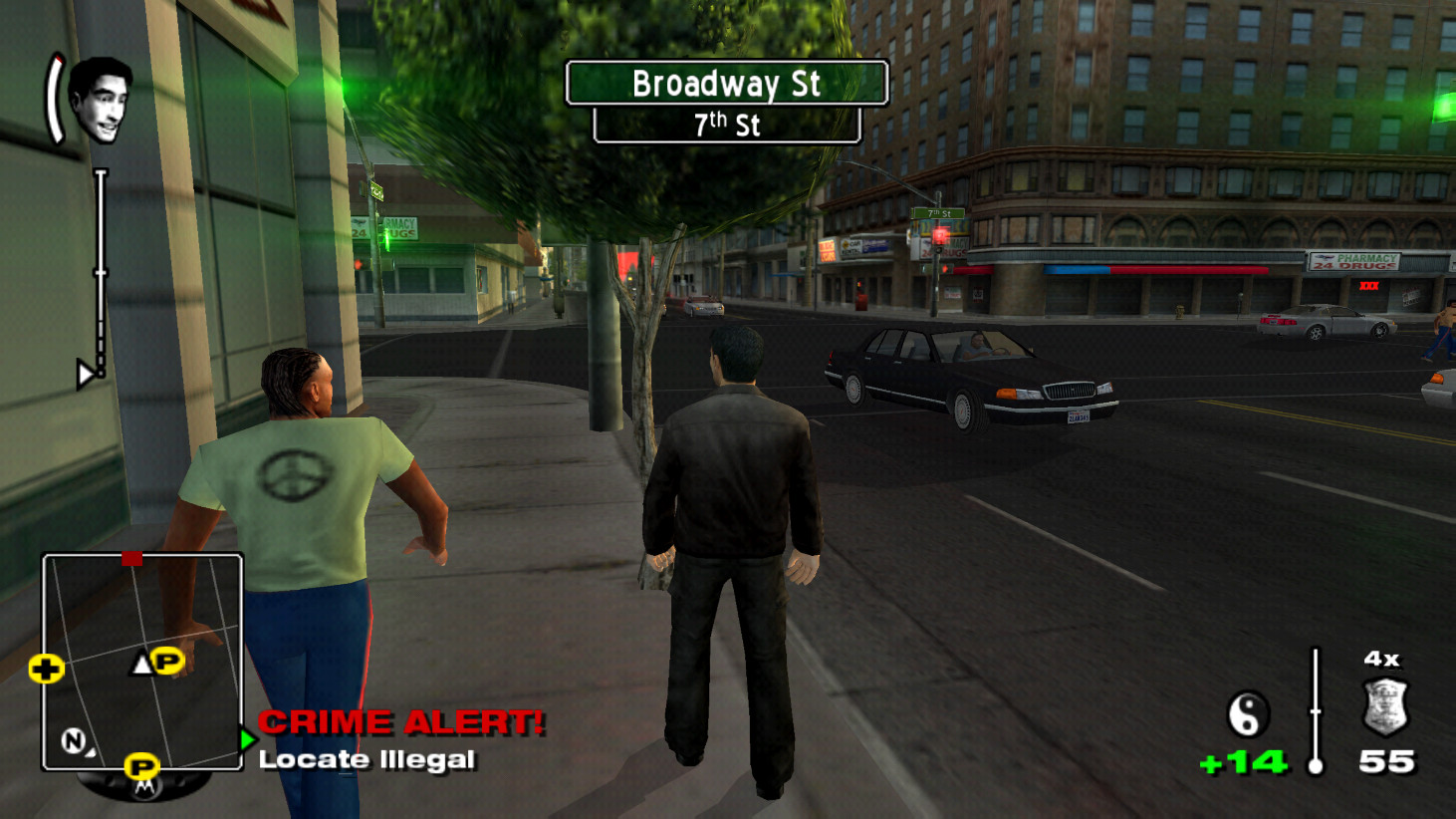Click the green 4x multiplier label
Image resolution: width=1456 pixels, height=819 pixels.
point(1379,658)
